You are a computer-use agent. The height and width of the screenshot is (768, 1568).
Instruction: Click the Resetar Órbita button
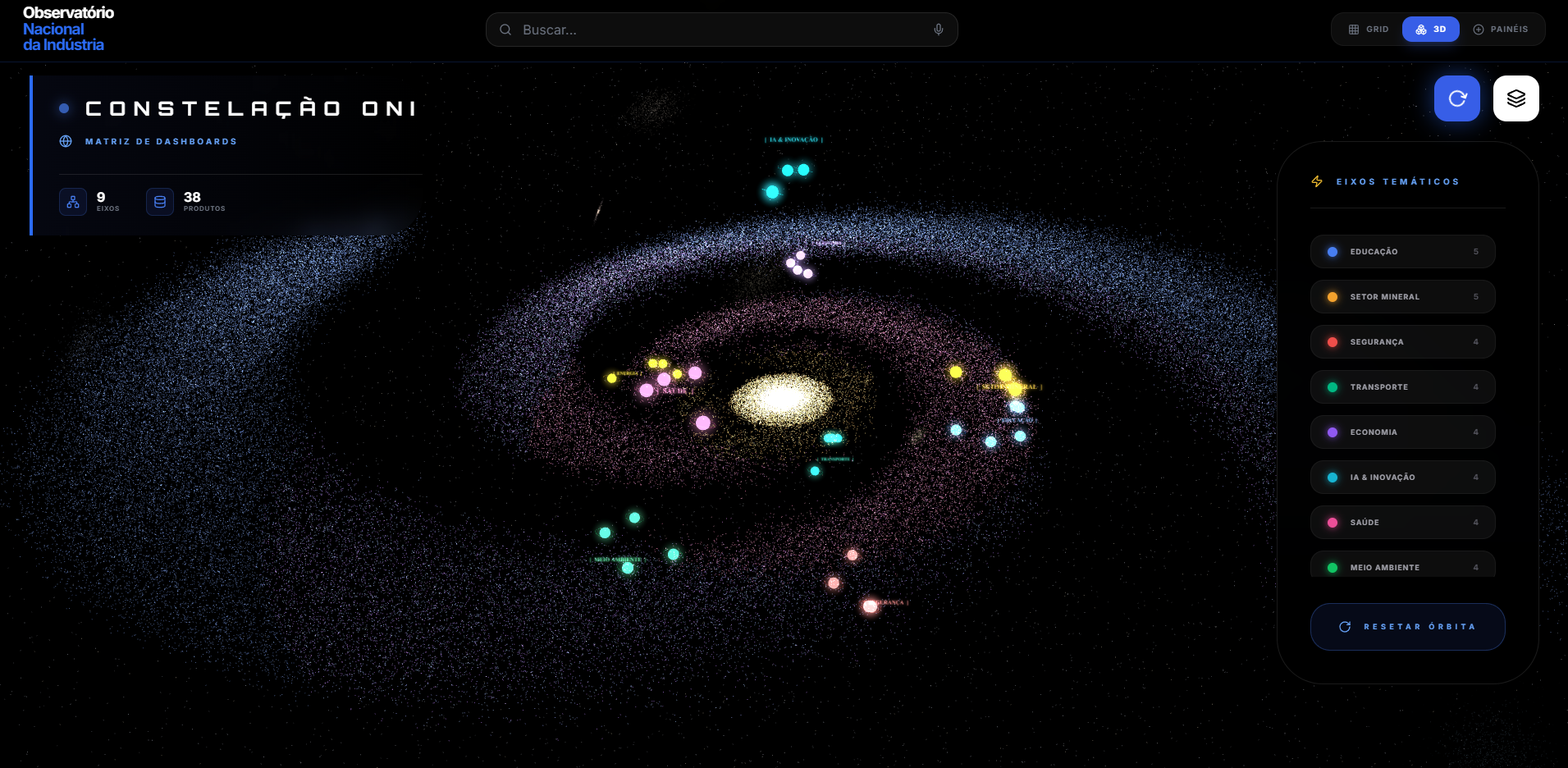tap(1407, 627)
